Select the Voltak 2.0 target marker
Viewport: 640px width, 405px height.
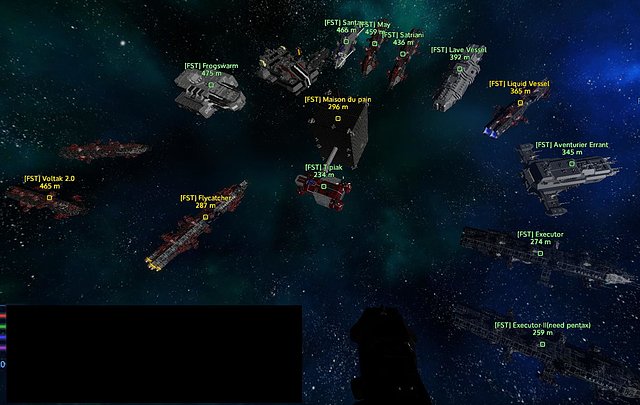(x=50, y=197)
